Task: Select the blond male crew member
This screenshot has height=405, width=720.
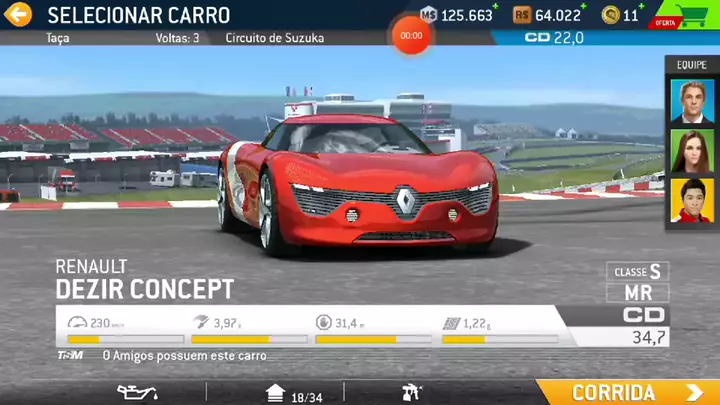Action: tap(692, 100)
